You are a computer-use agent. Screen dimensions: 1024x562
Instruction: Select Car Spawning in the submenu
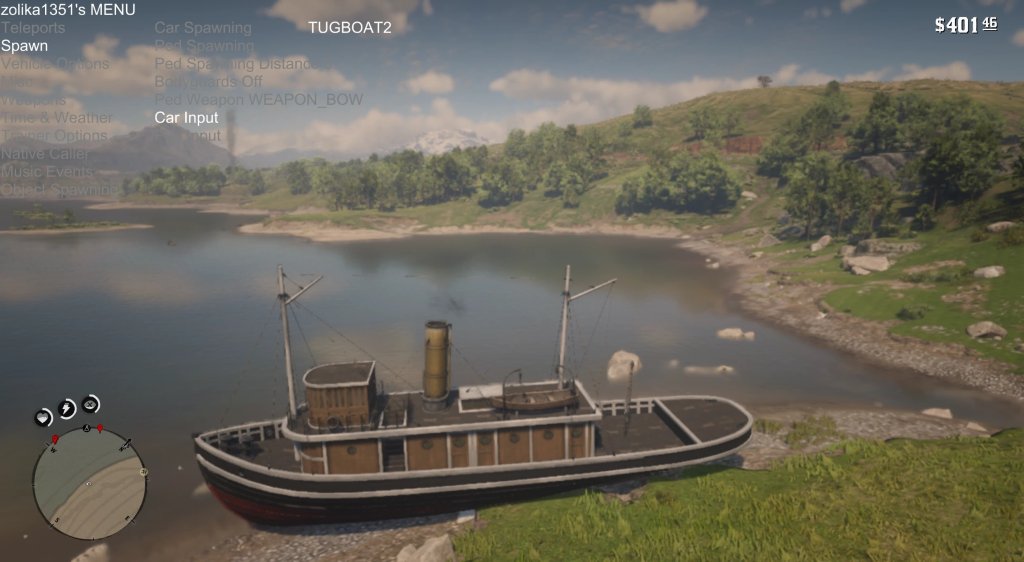pyautogui.click(x=203, y=28)
